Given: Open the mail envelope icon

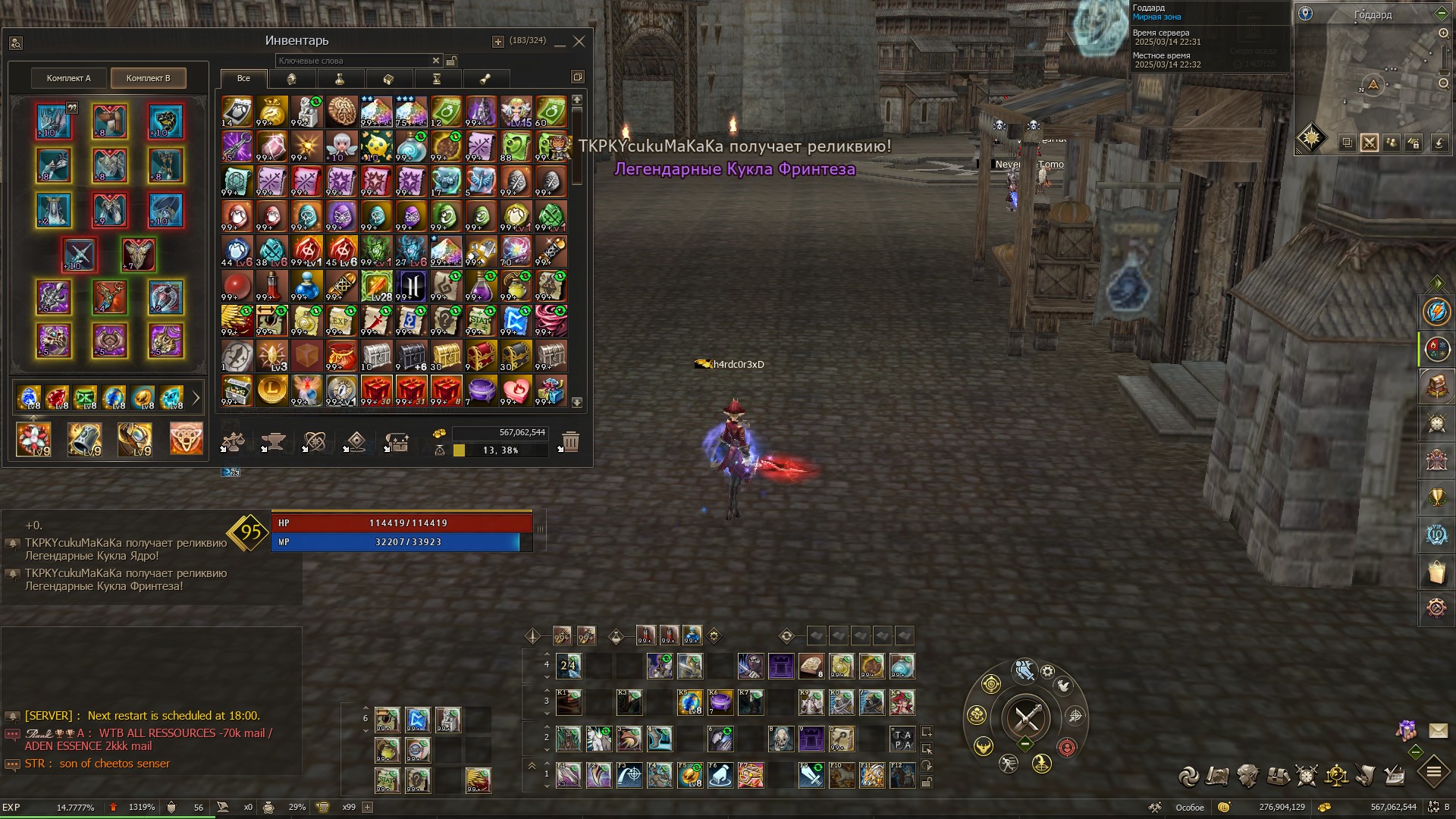Looking at the screenshot, I should click(1438, 730).
